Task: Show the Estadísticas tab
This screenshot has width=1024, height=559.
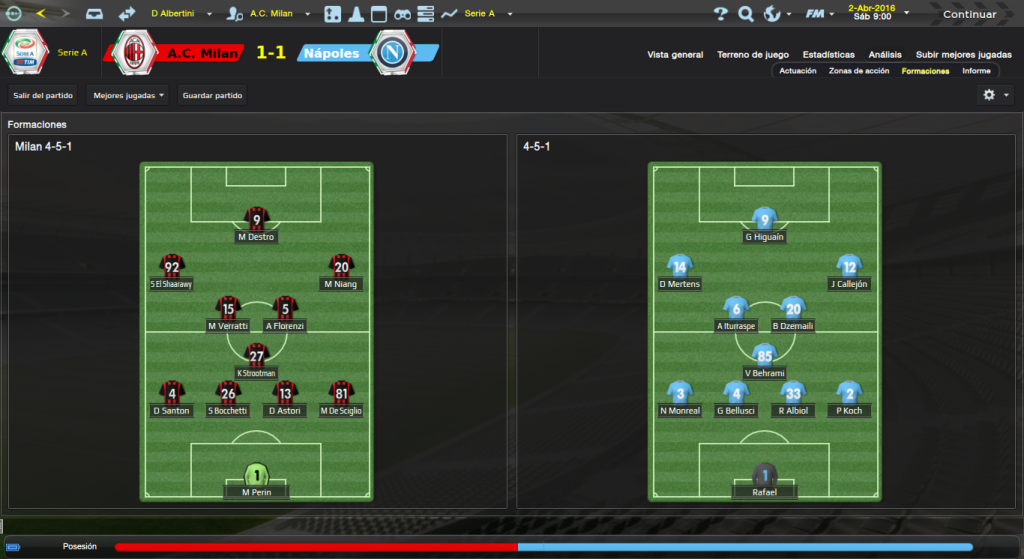Action: (828, 55)
